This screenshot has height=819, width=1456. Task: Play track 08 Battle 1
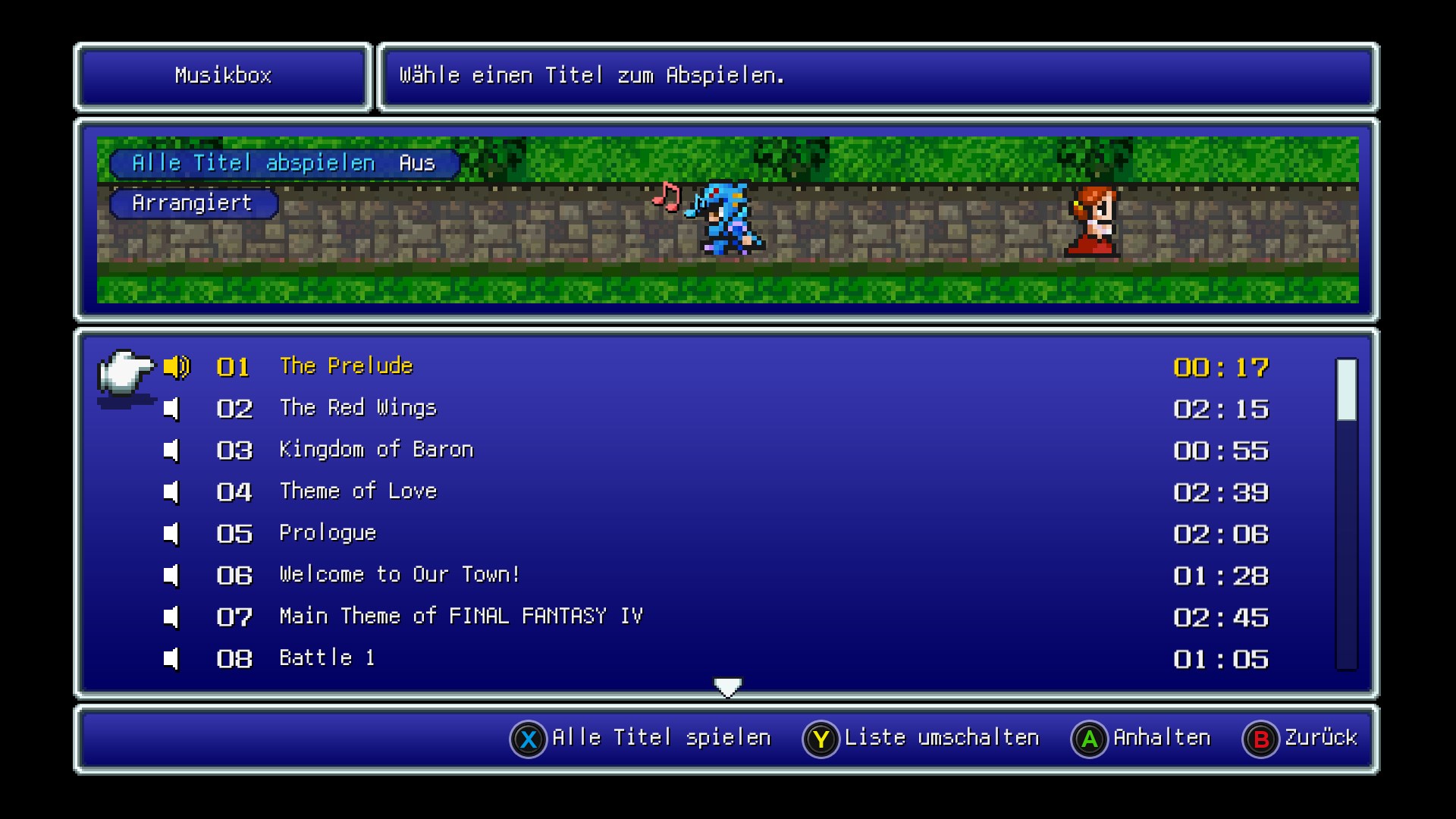pos(327,658)
